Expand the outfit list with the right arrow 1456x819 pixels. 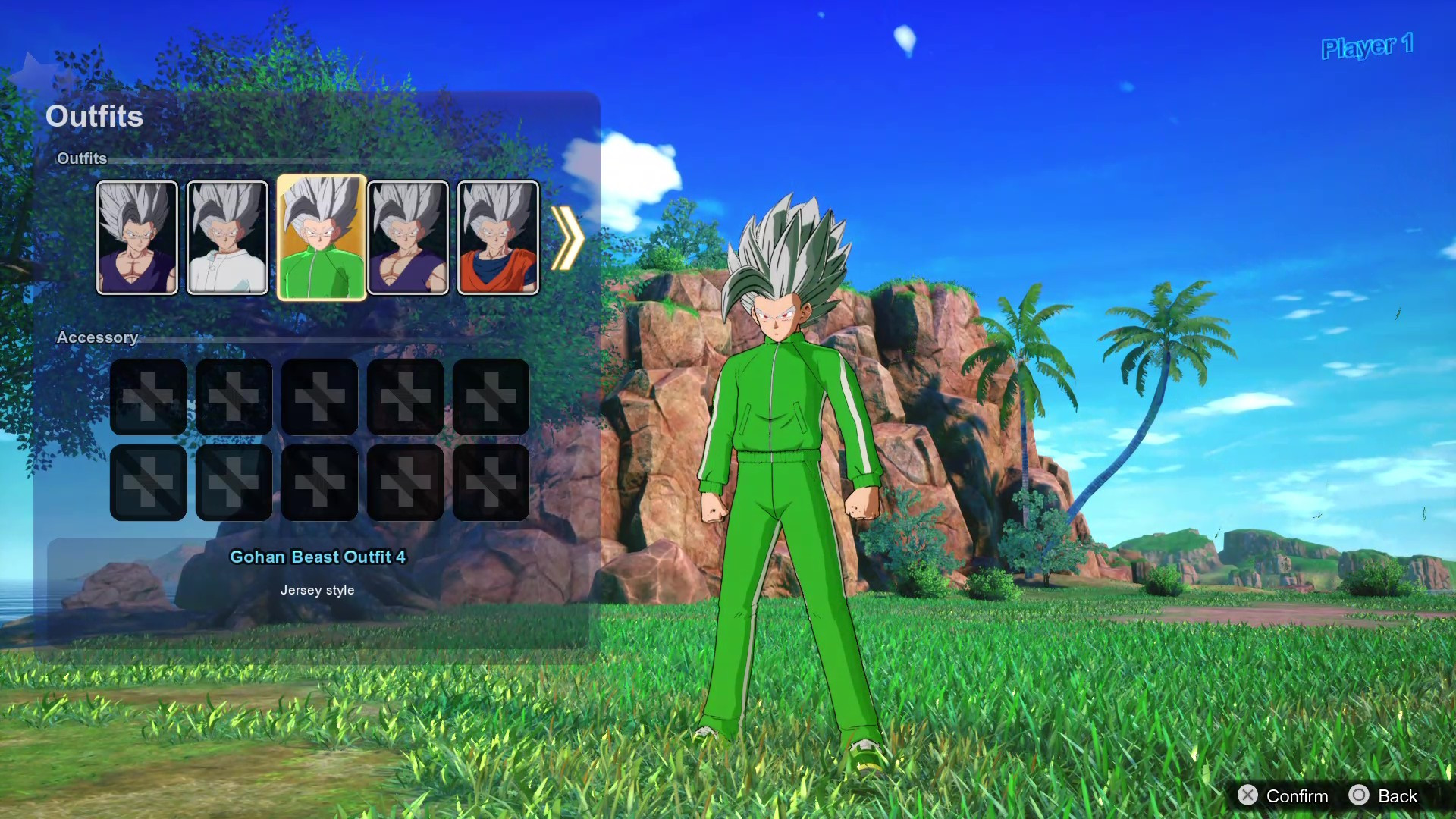point(567,238)
